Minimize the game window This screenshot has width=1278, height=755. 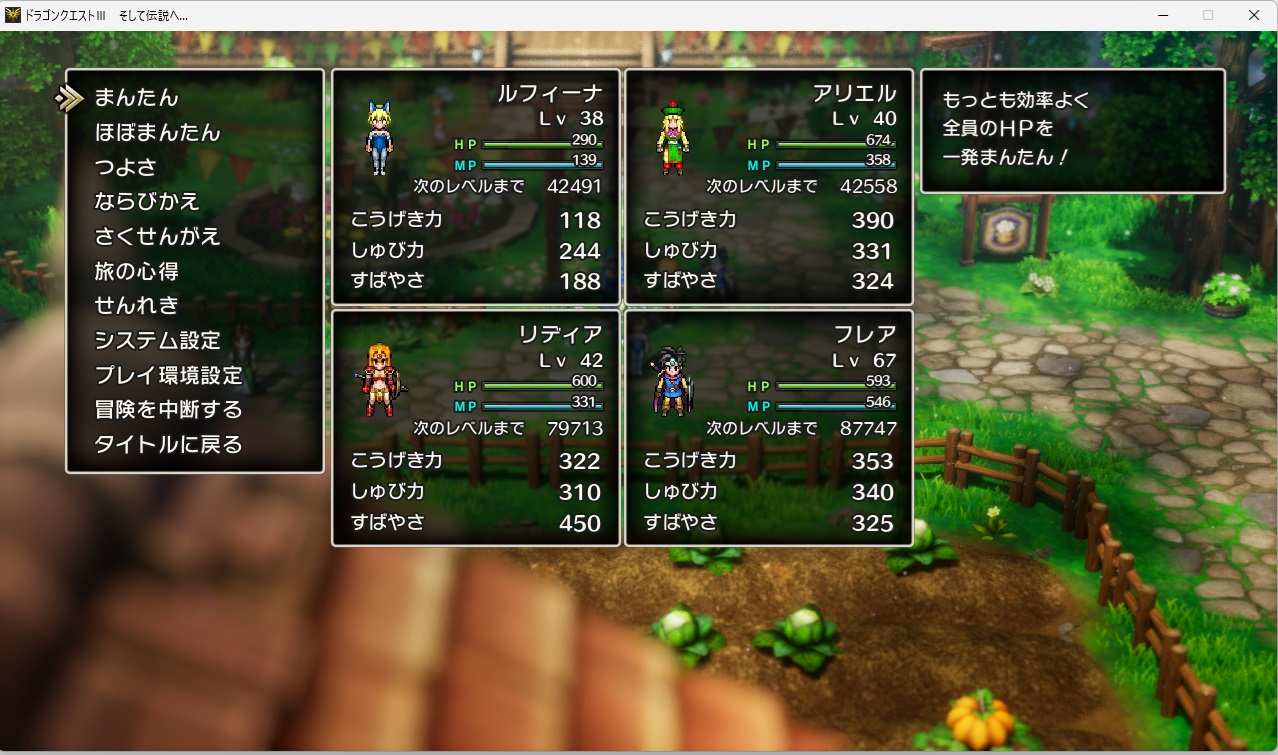click(1162, 15)
